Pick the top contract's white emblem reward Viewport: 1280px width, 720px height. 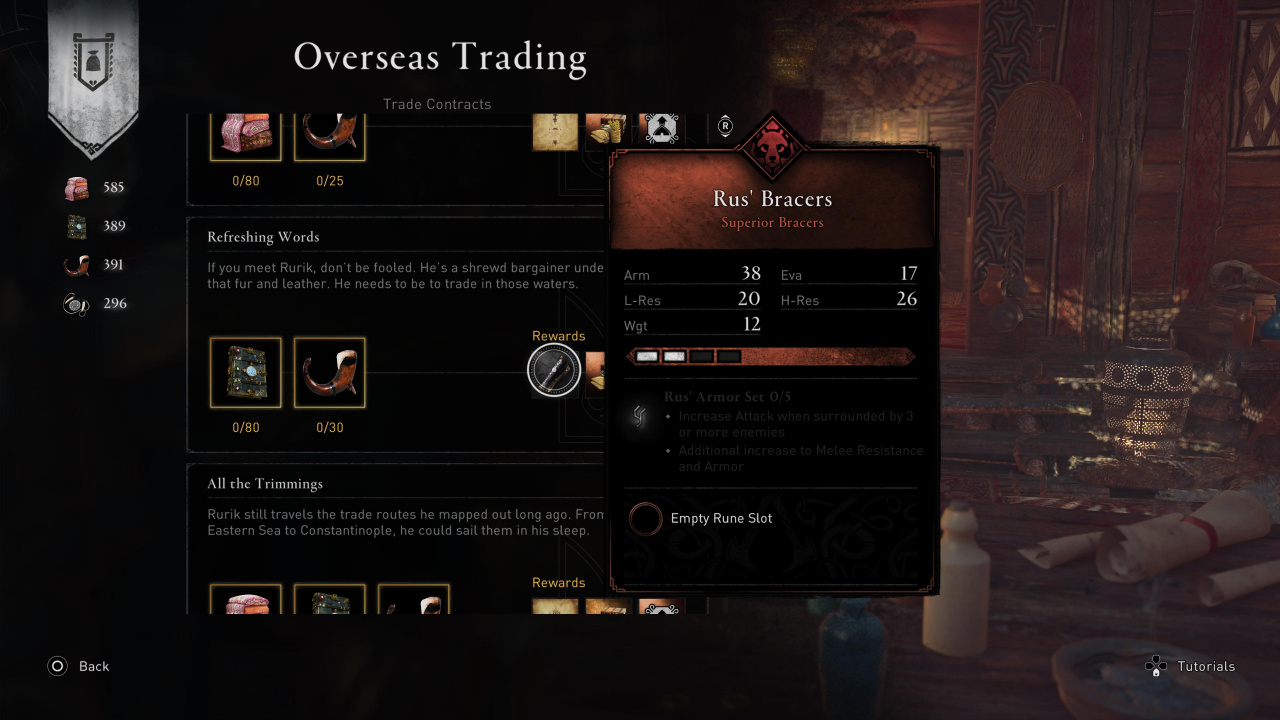[x=660, y=129]
